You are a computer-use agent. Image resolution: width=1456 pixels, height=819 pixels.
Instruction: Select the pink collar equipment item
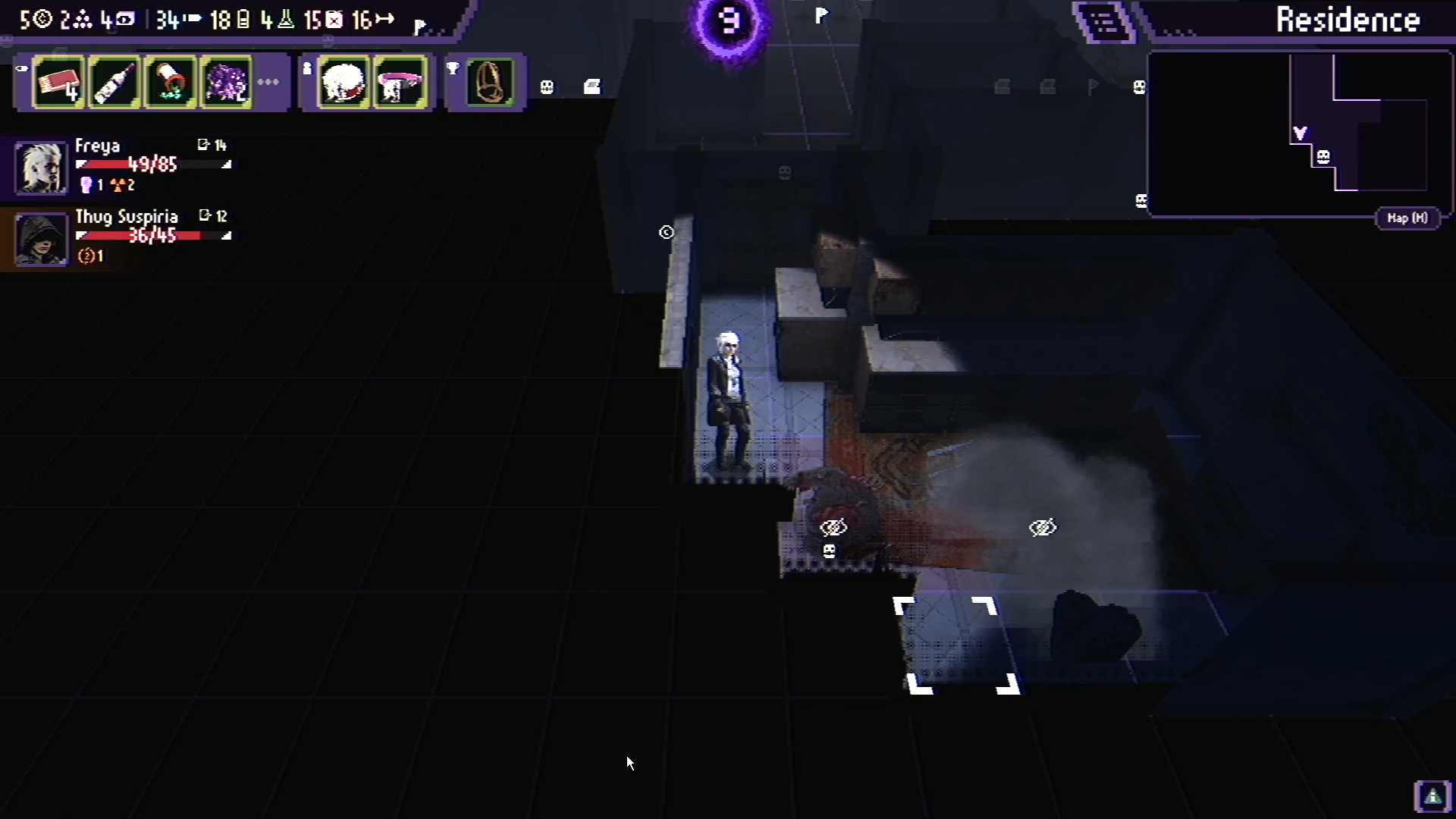(402, 82)
